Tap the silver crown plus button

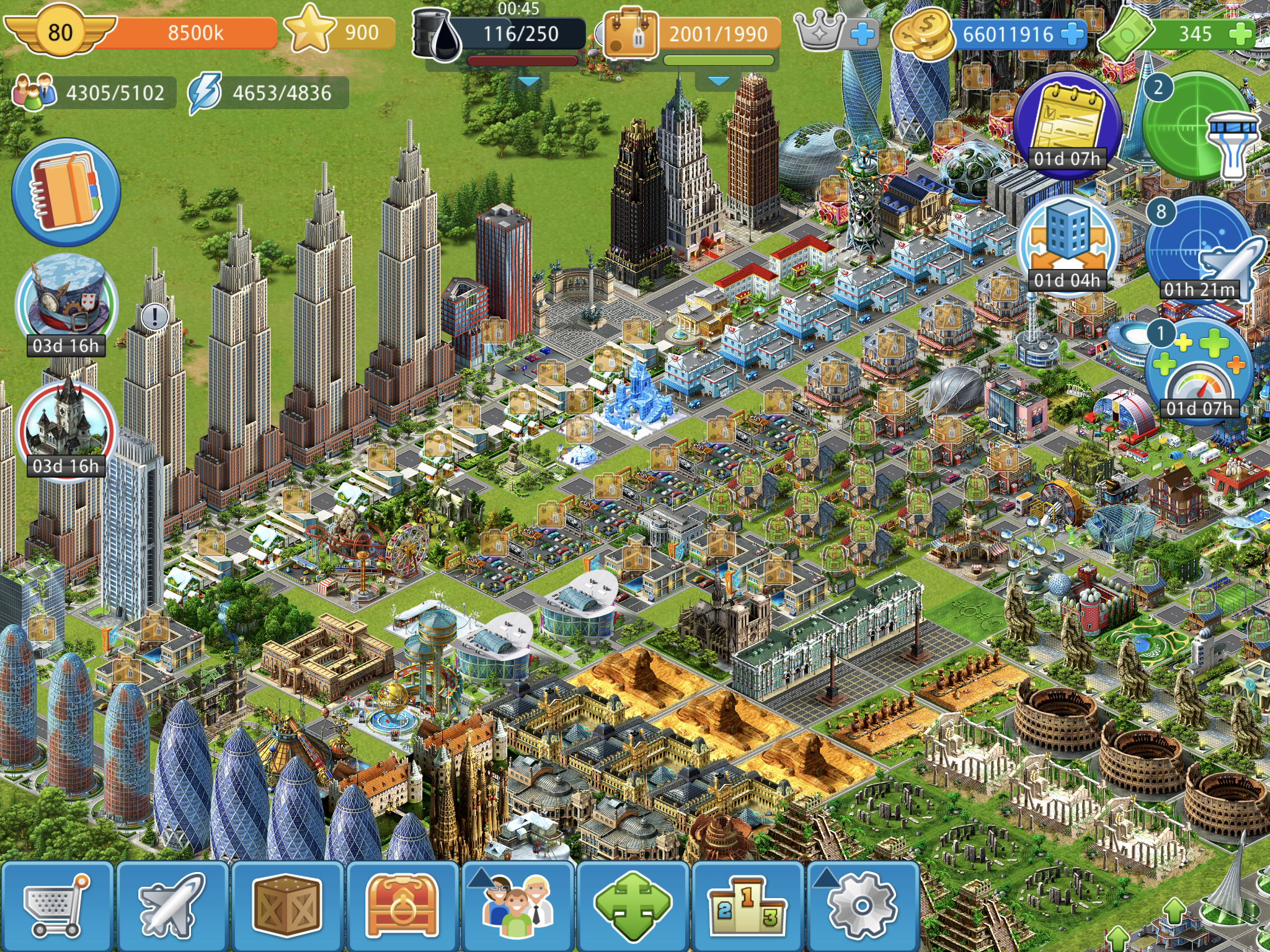(x=862, y=34)
